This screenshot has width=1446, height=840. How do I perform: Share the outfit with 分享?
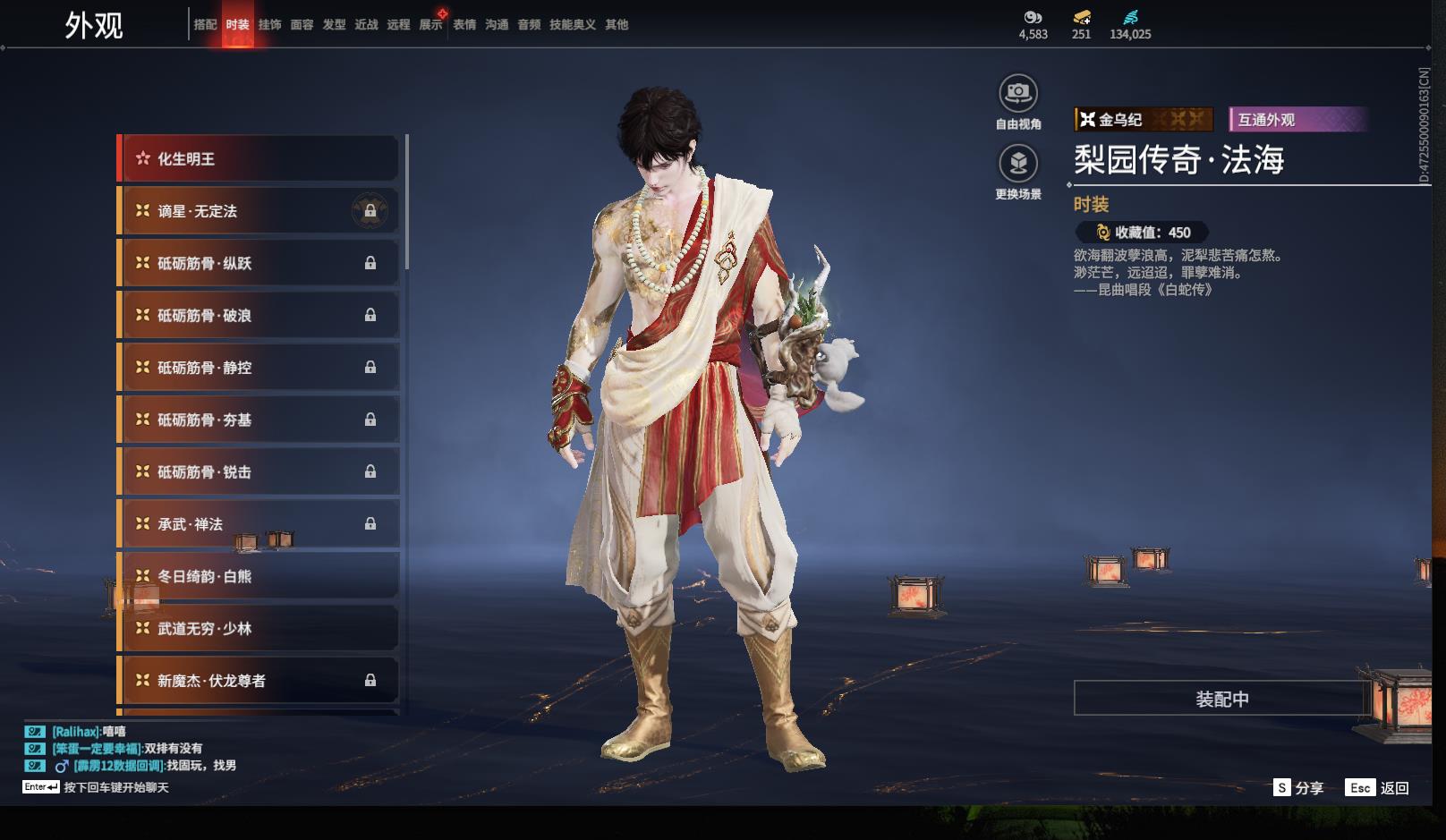coord(1298,788)
